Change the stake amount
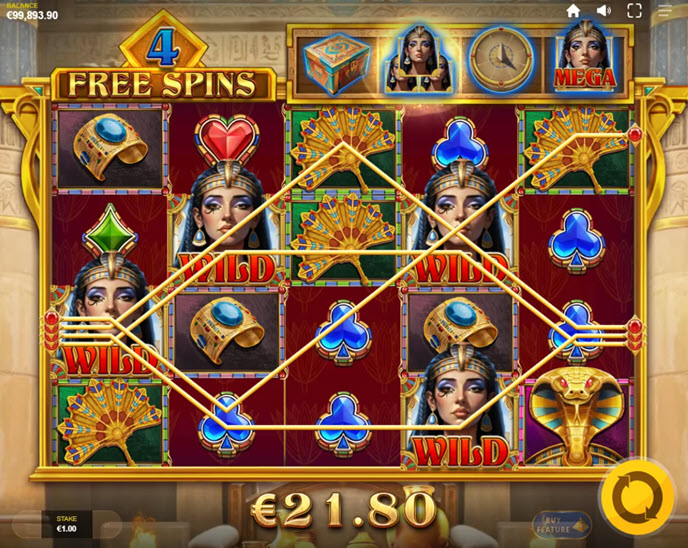Viewport: 688px width, 548px height. pyautogui.click(x=67, y=524)
